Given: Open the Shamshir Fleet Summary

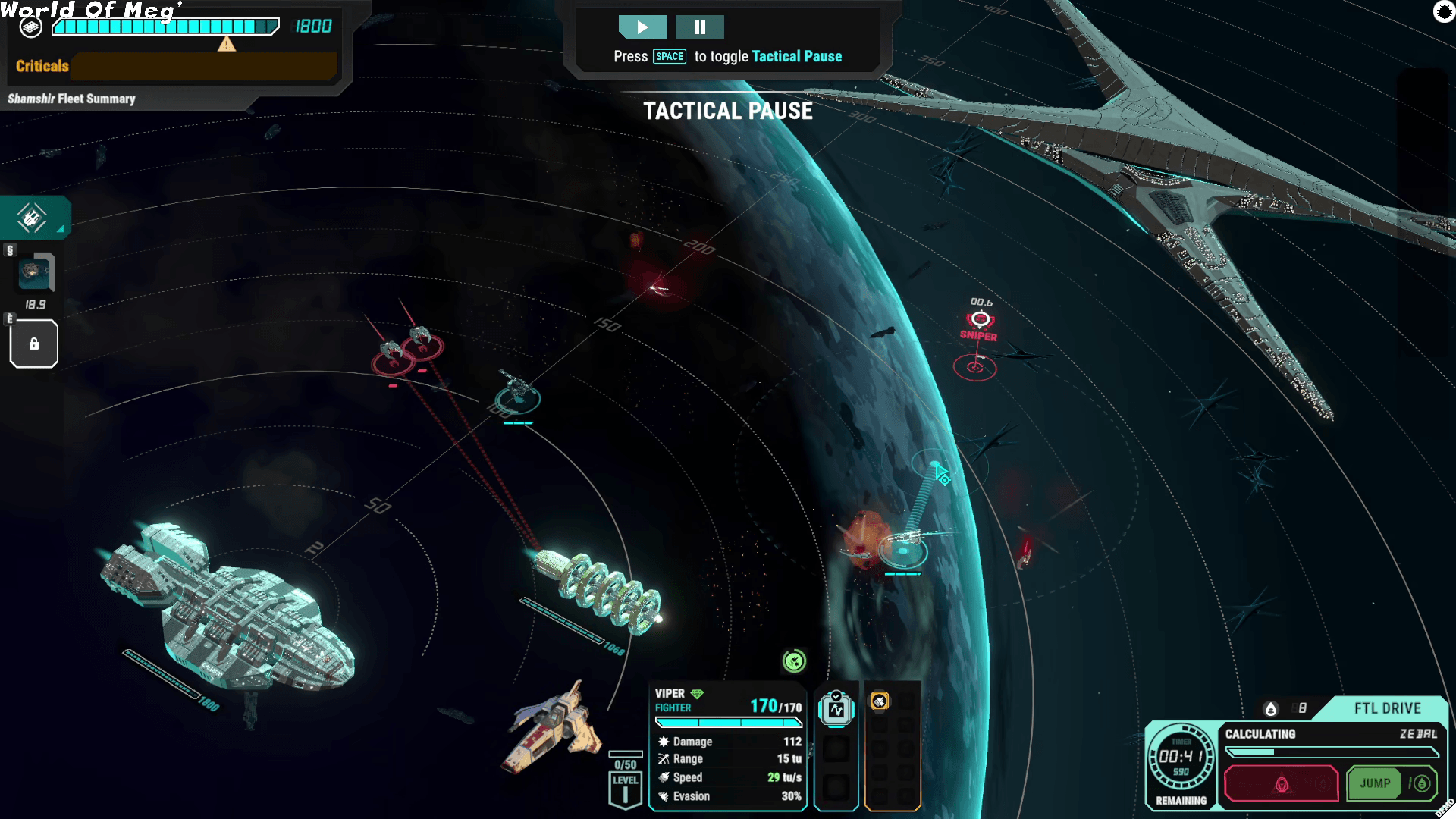Looking at the screenshot, I should 71,99.
